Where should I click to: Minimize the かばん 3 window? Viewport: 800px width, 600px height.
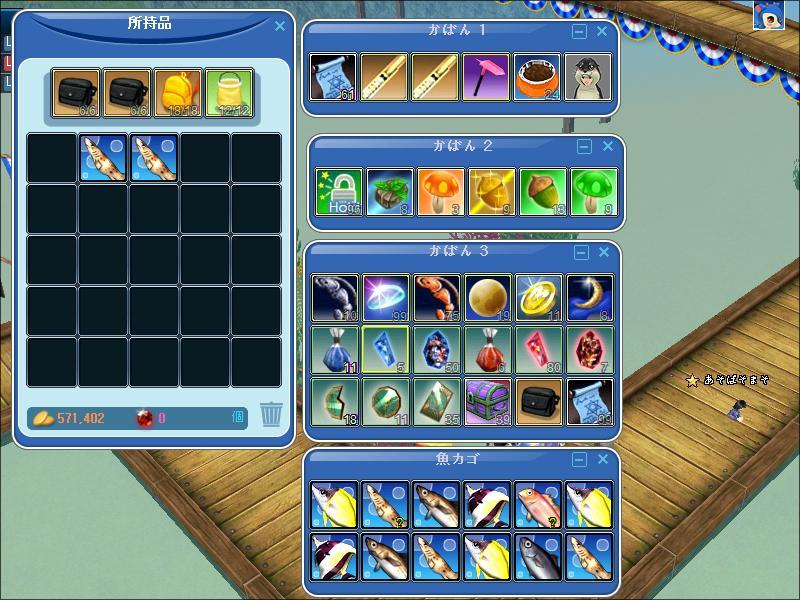tap(579, 252)
